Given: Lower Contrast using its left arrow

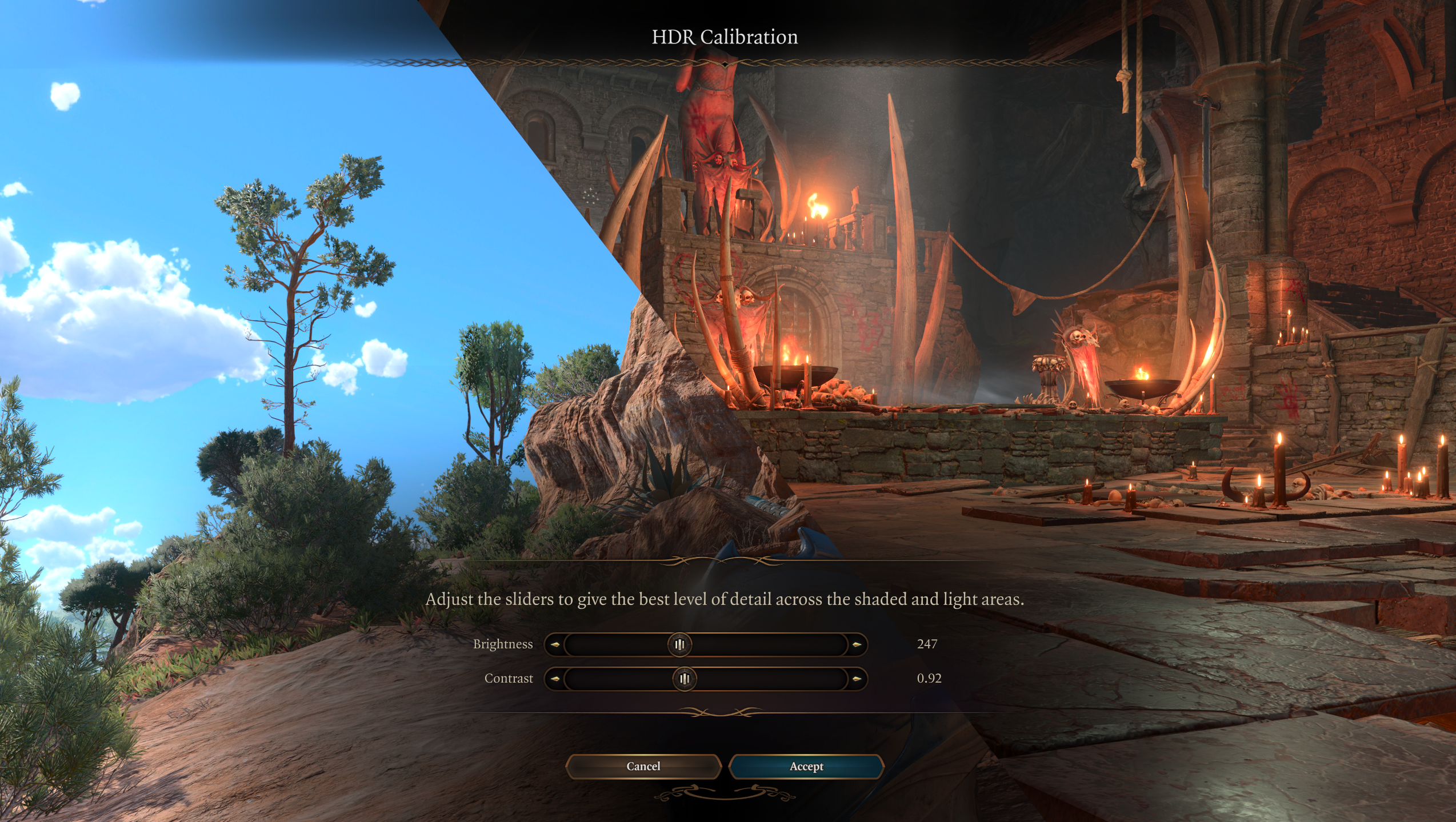Looking at the screenshot, I should [x=554, y=679].
